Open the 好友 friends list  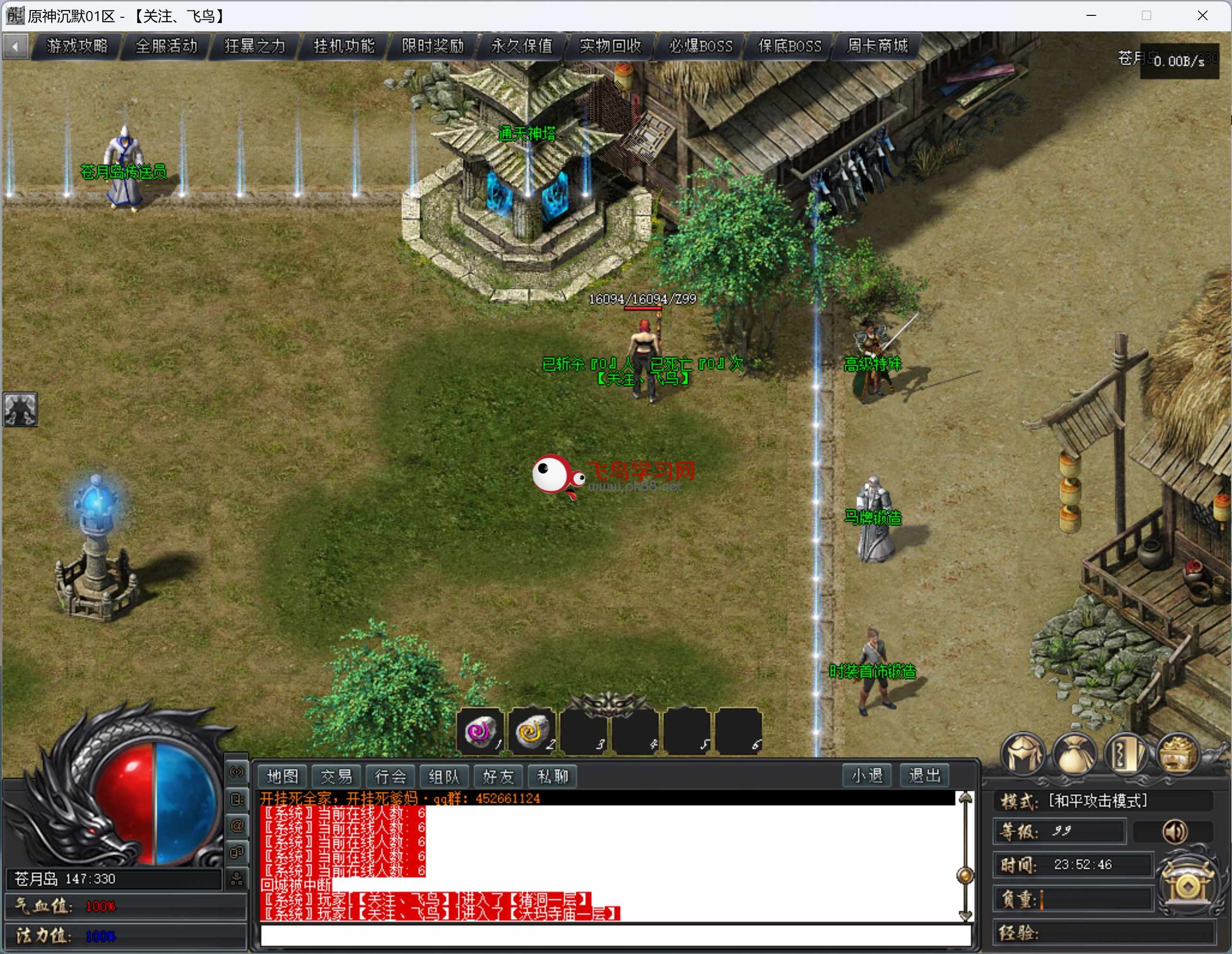click(499, 776)
